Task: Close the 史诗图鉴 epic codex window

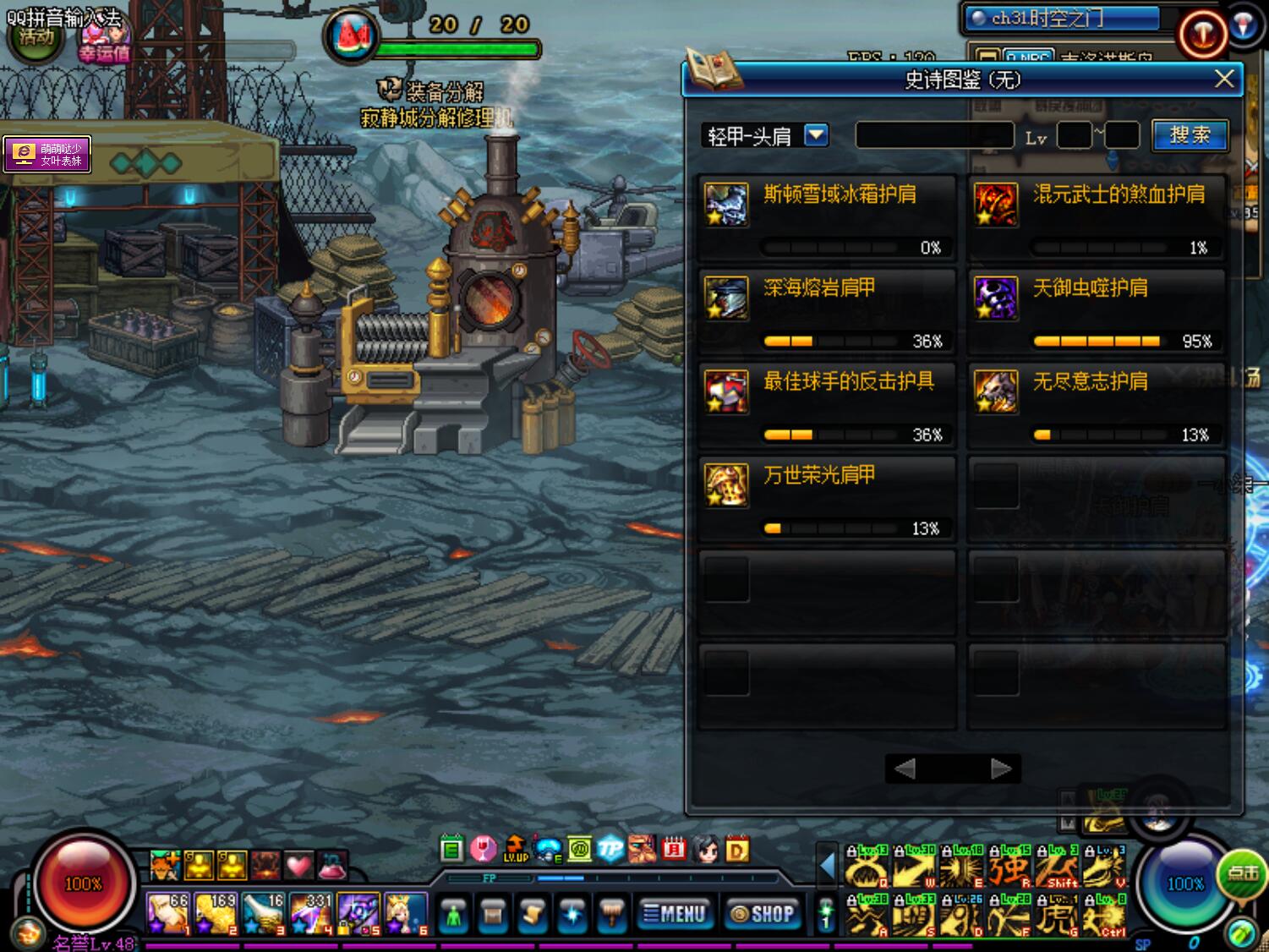Action: [1223, 79]
